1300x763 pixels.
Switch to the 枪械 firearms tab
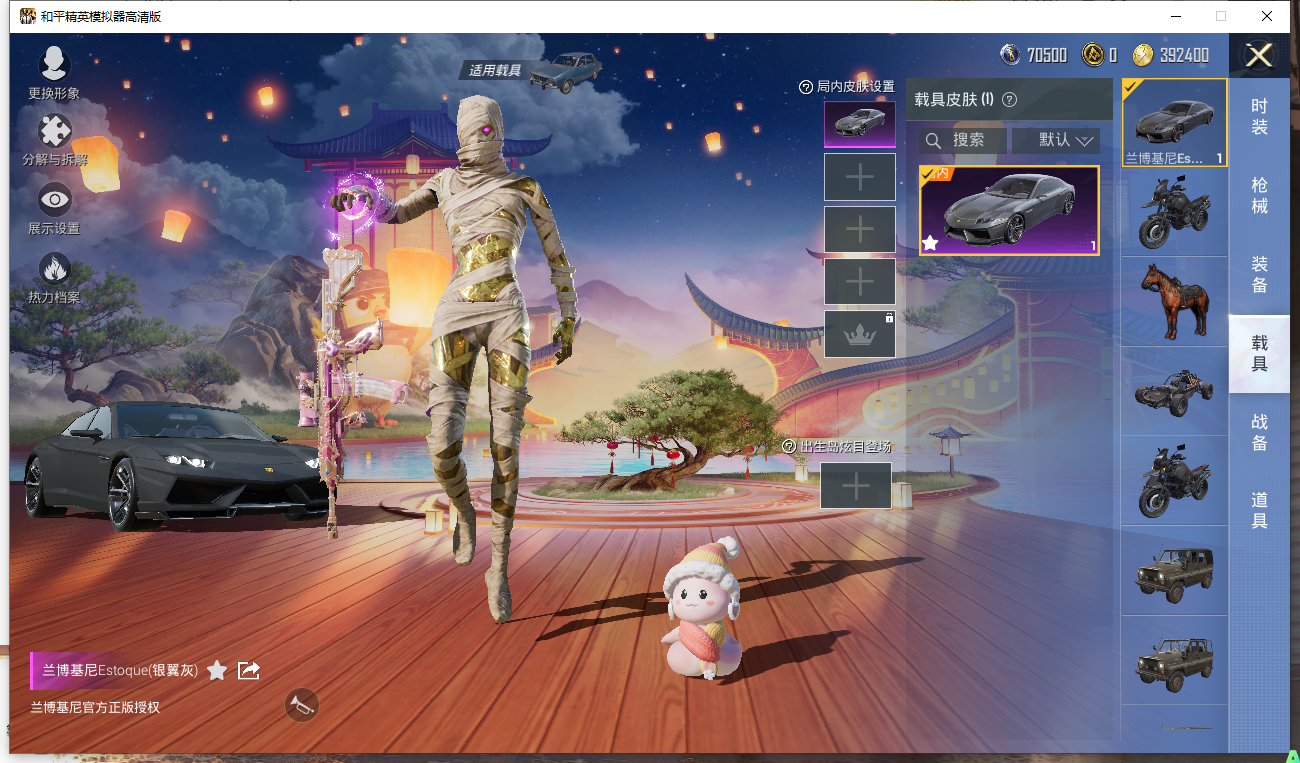[1259, 195]
